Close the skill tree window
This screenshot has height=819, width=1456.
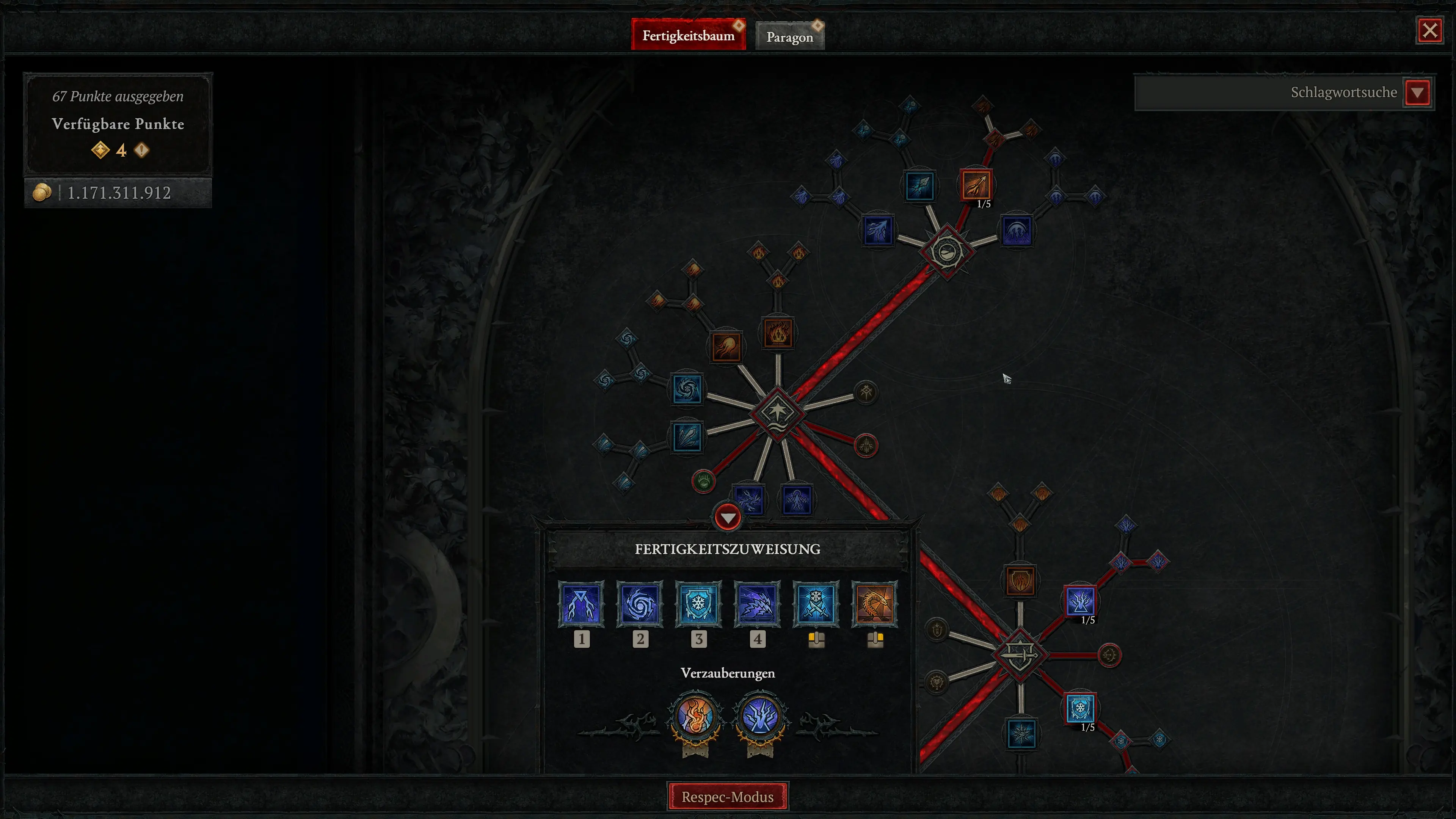1429,30
